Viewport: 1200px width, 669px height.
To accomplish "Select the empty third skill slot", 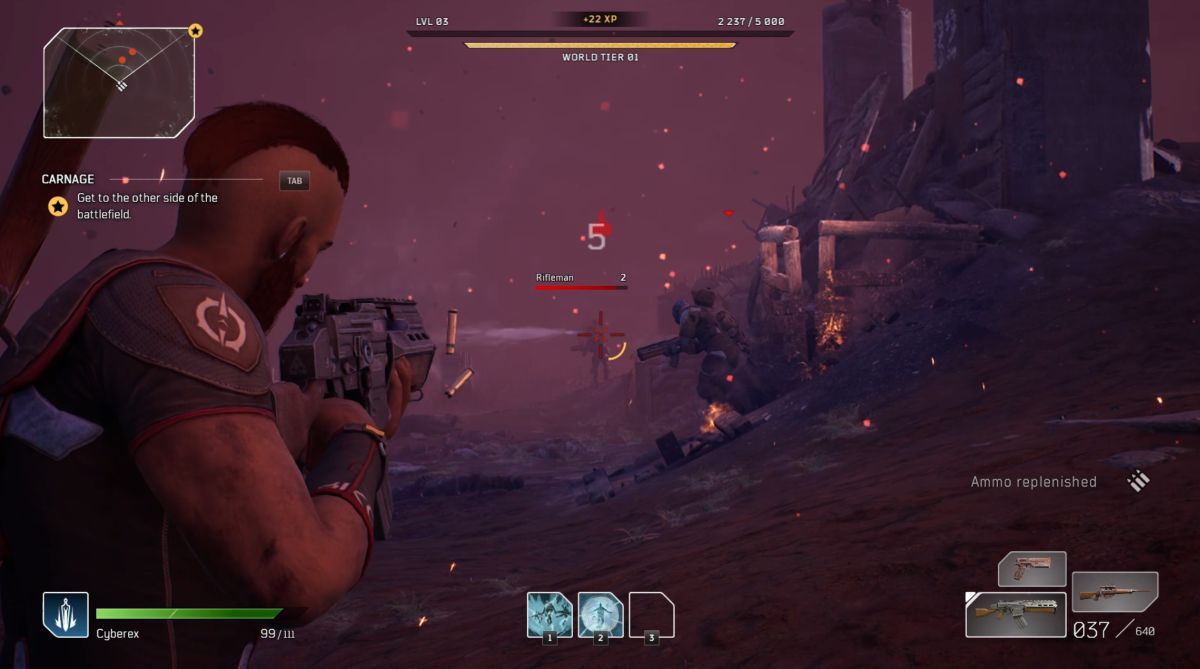I will click(651, 614).
